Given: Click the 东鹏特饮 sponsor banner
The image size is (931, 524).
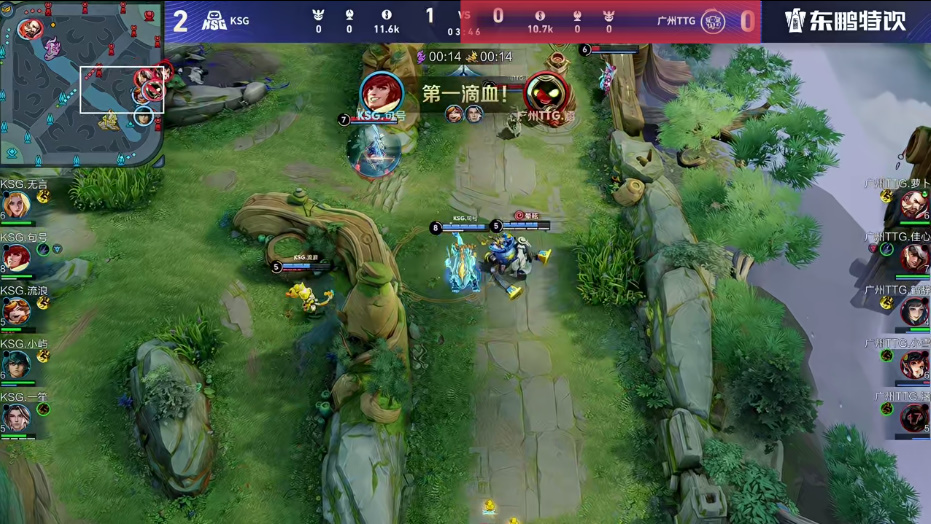Looking at the screenshot, I should pyautogui.click(x=846, y=21).
